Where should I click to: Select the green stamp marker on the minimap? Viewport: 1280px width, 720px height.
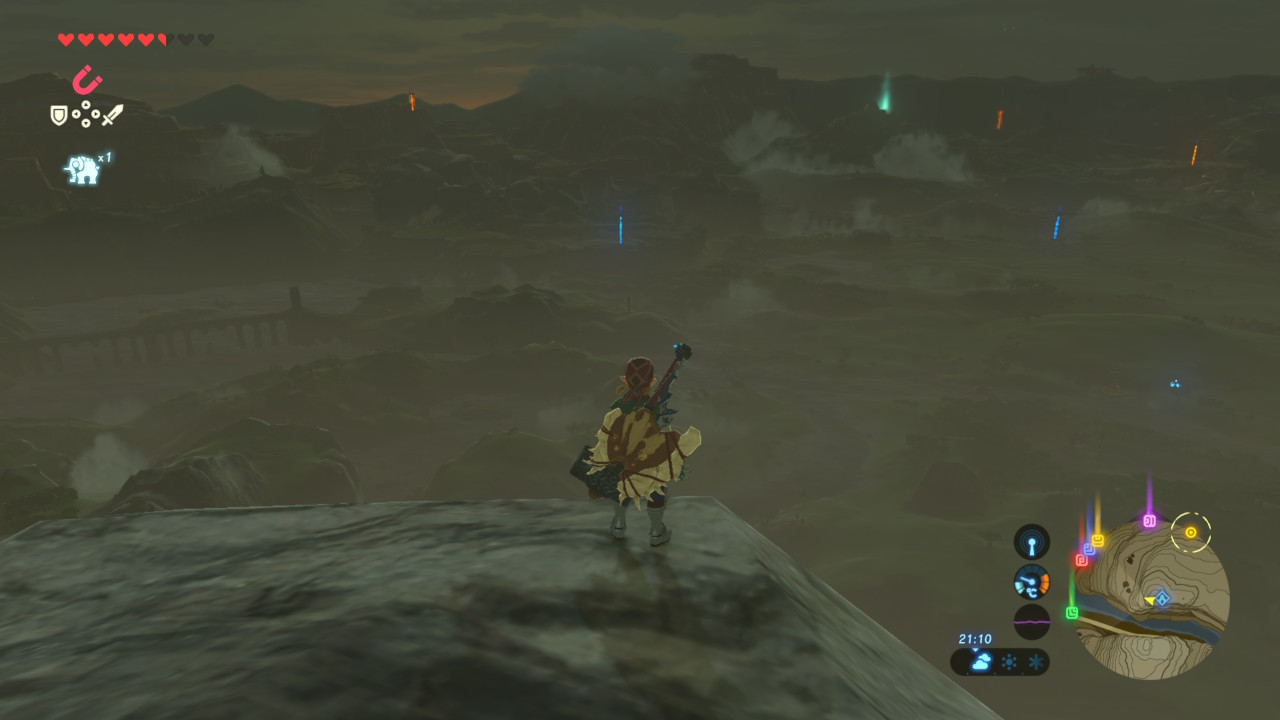(1072, 612)
